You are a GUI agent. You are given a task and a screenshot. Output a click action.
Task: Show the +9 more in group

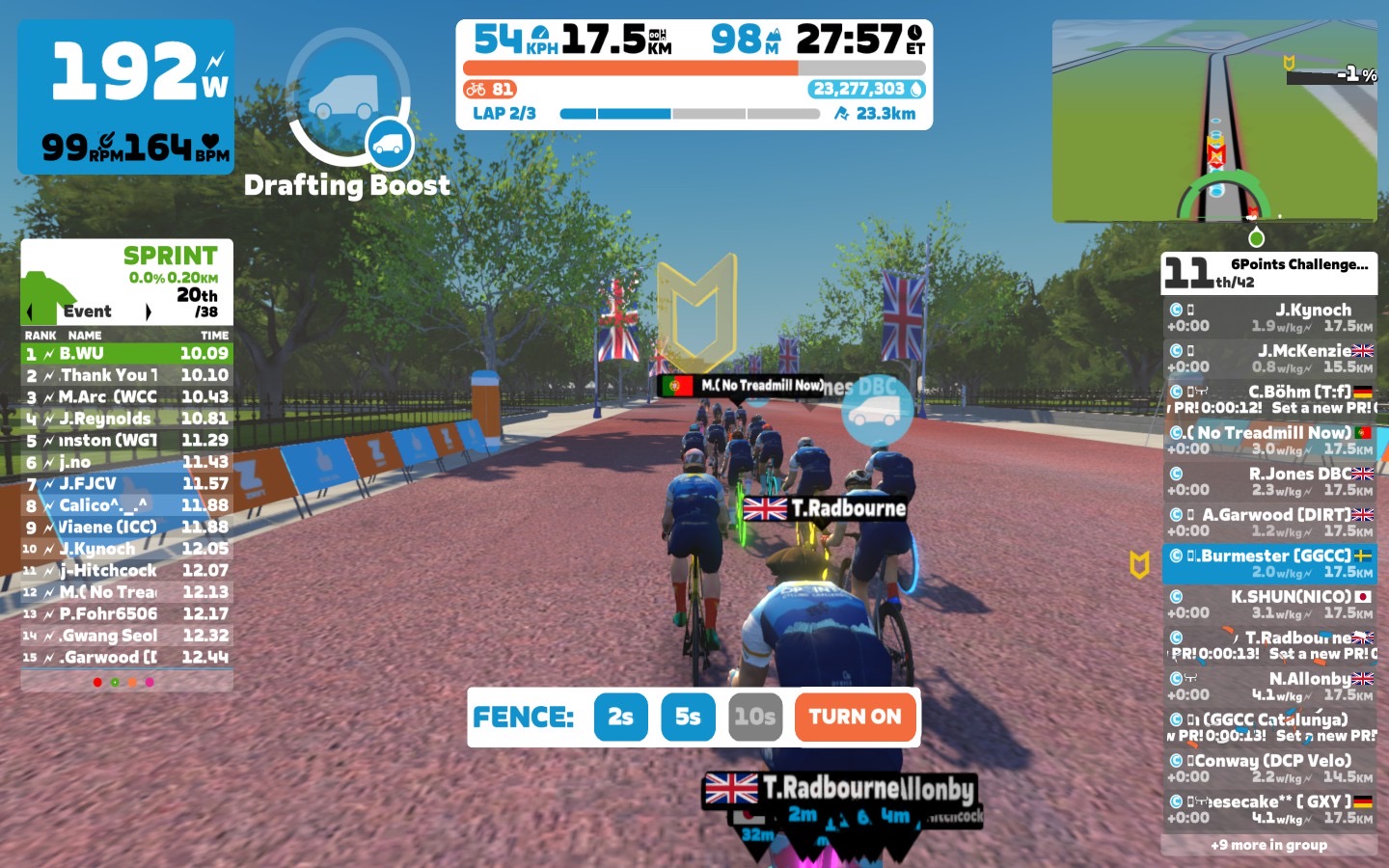[x=1268, y=845]
